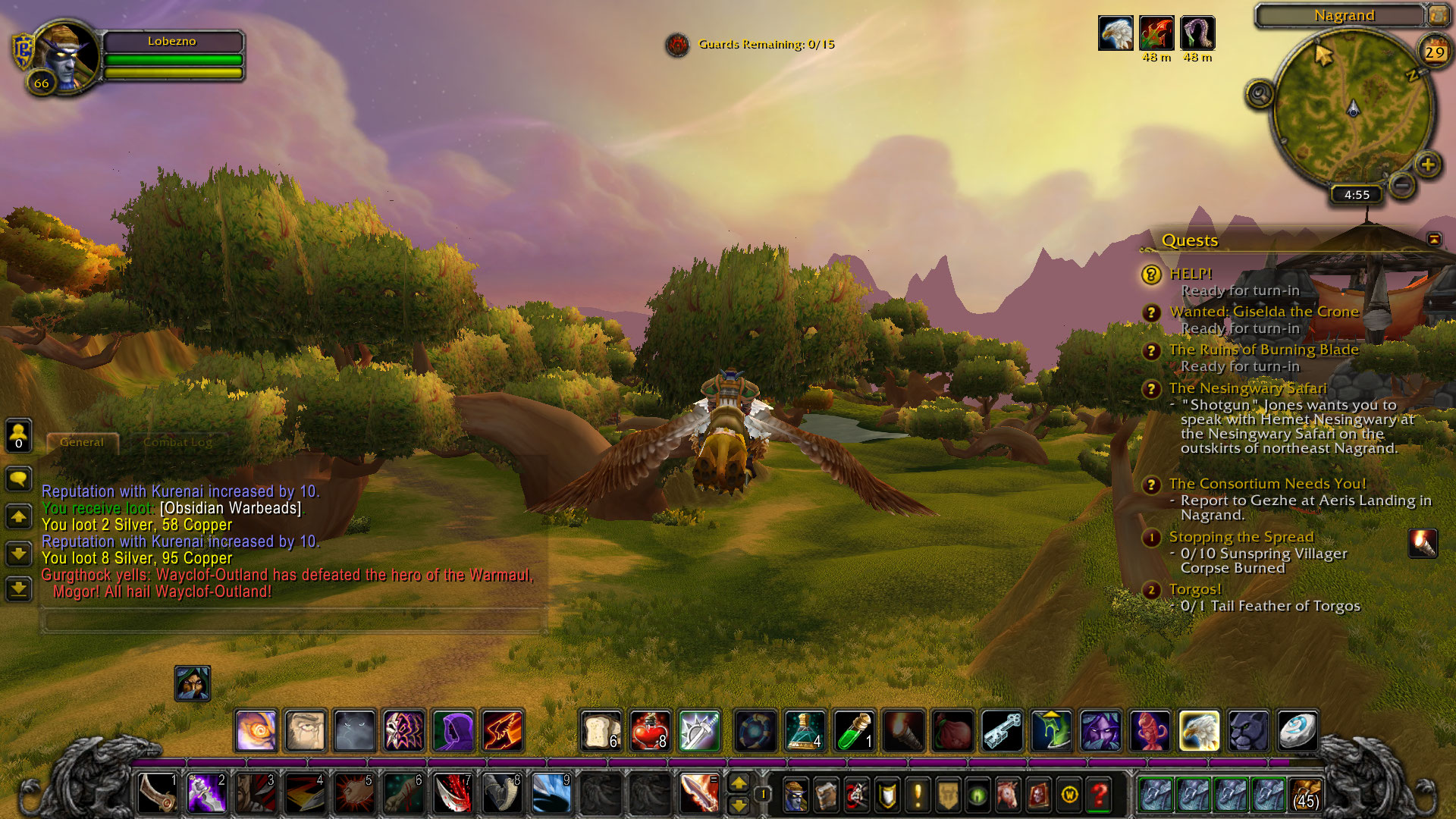Use the red heart healing potion
Image resolution: width=1456 pixels, height=819 pixels.
point(650,731)
